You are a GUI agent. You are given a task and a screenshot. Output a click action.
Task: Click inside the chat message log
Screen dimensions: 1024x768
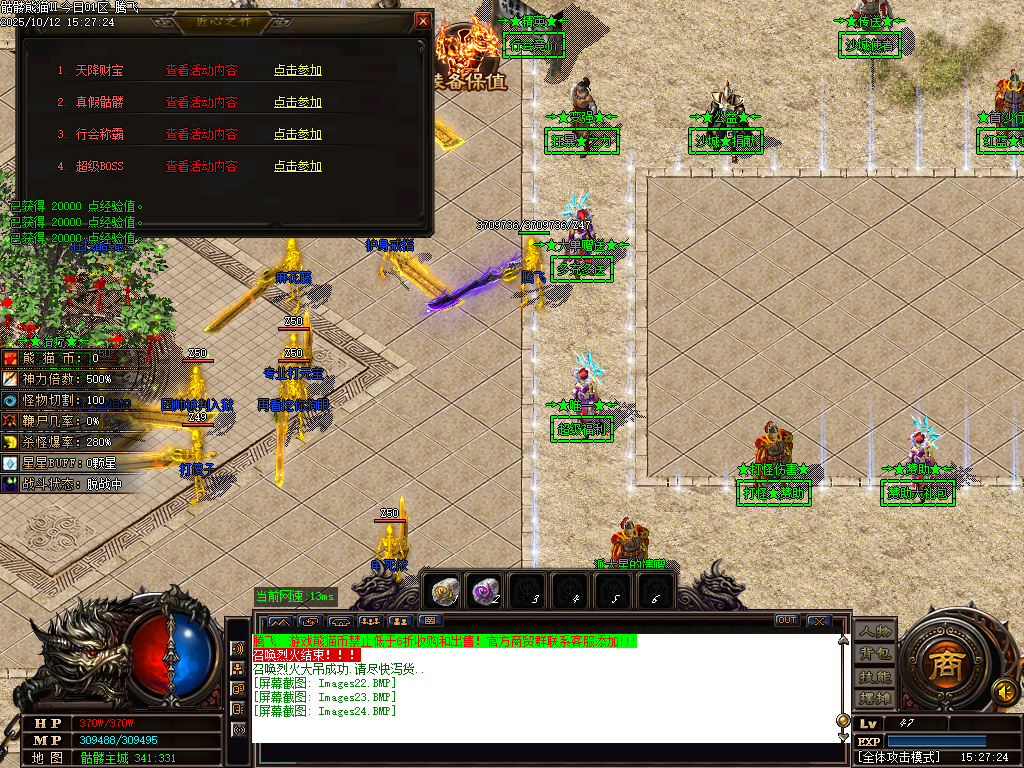coord(540,690)
